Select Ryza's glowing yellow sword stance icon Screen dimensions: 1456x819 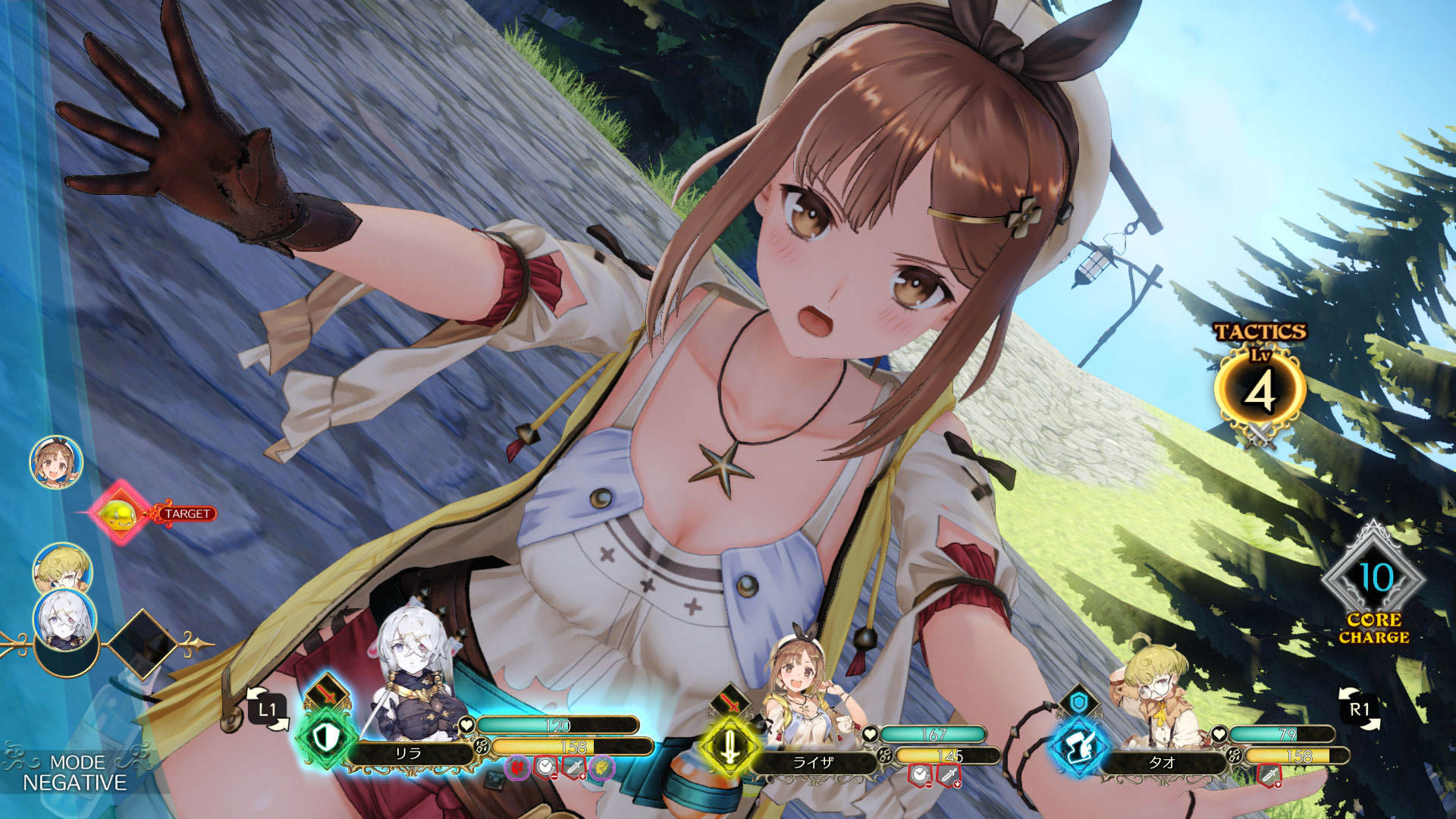coord(731,745)
